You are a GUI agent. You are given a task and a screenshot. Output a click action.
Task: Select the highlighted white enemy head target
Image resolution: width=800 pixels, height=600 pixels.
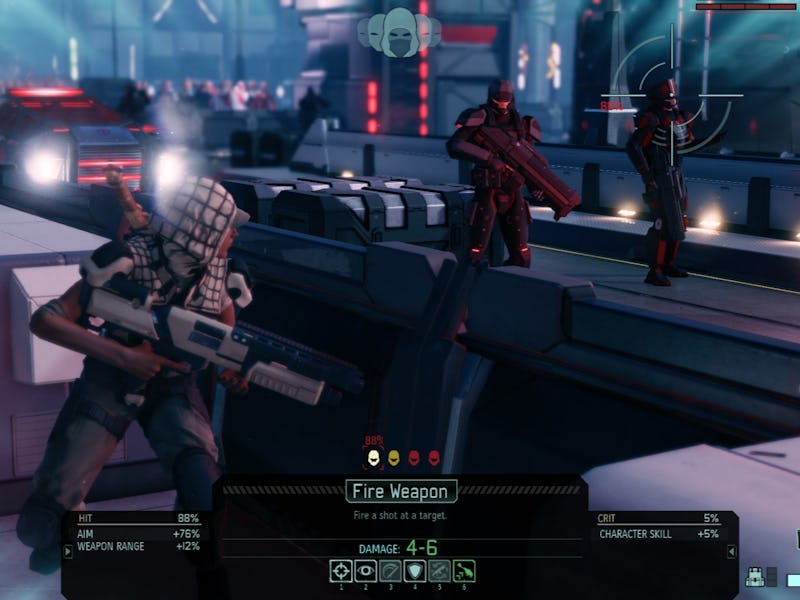374,458
